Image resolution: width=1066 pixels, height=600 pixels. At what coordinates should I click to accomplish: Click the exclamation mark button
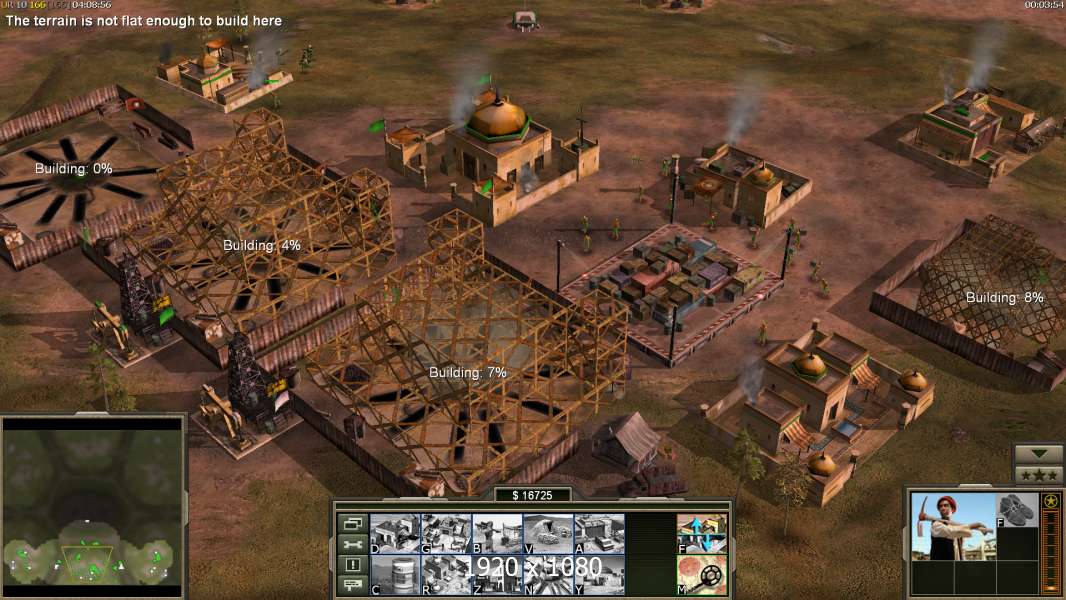point(351,565)
